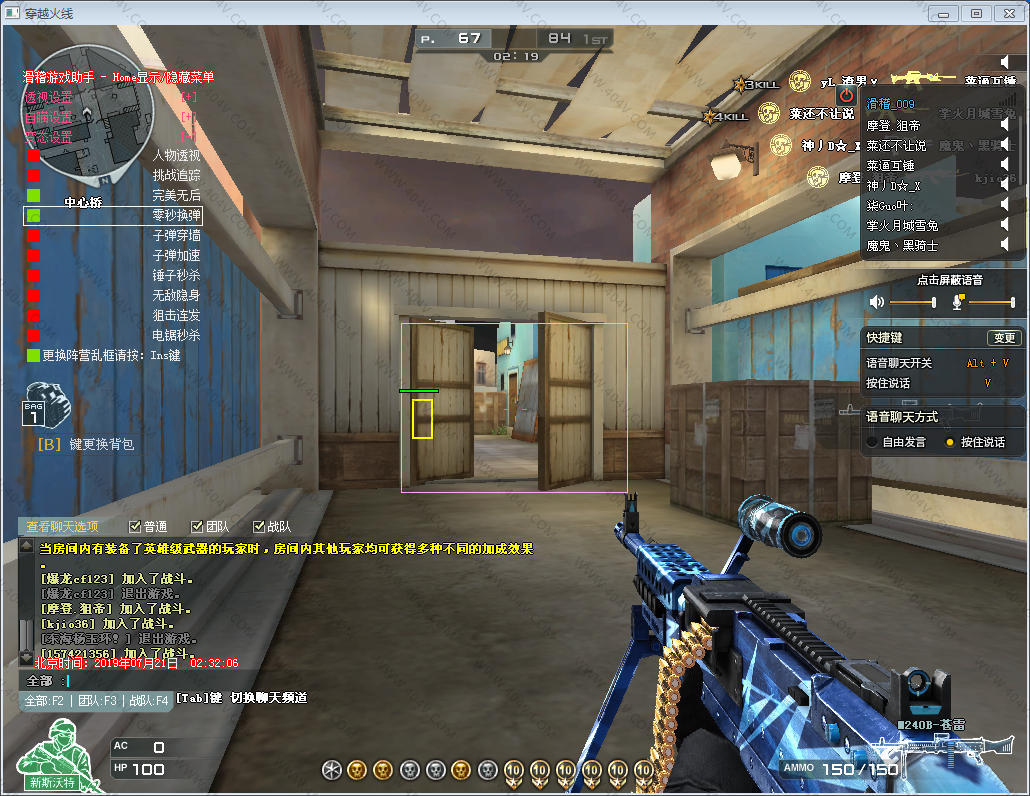This screenshot has width=1030, height=796.
Task: Toggle the 零秒换弹 option in overlay menu
Action: coord(33,216)
